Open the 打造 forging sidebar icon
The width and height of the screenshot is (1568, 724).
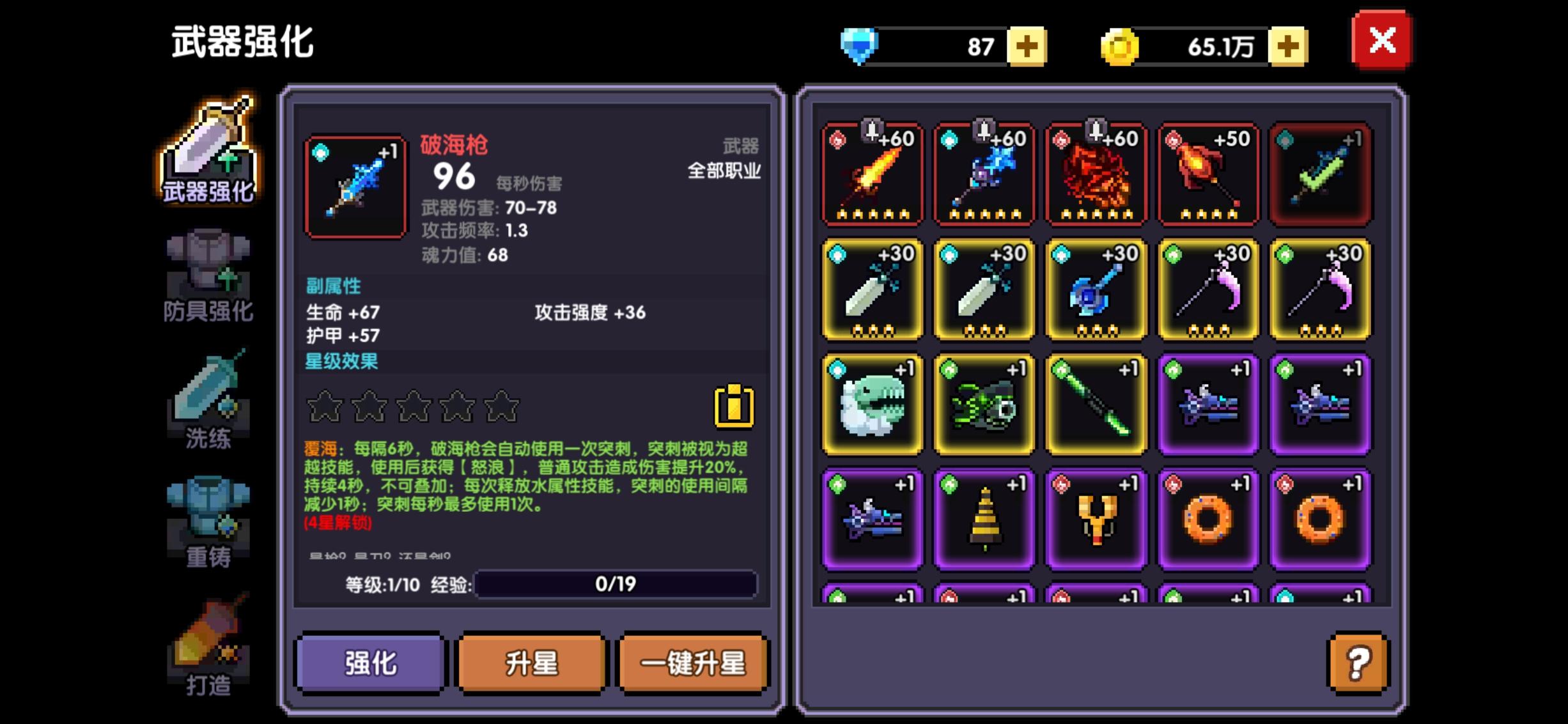[207, 645]
